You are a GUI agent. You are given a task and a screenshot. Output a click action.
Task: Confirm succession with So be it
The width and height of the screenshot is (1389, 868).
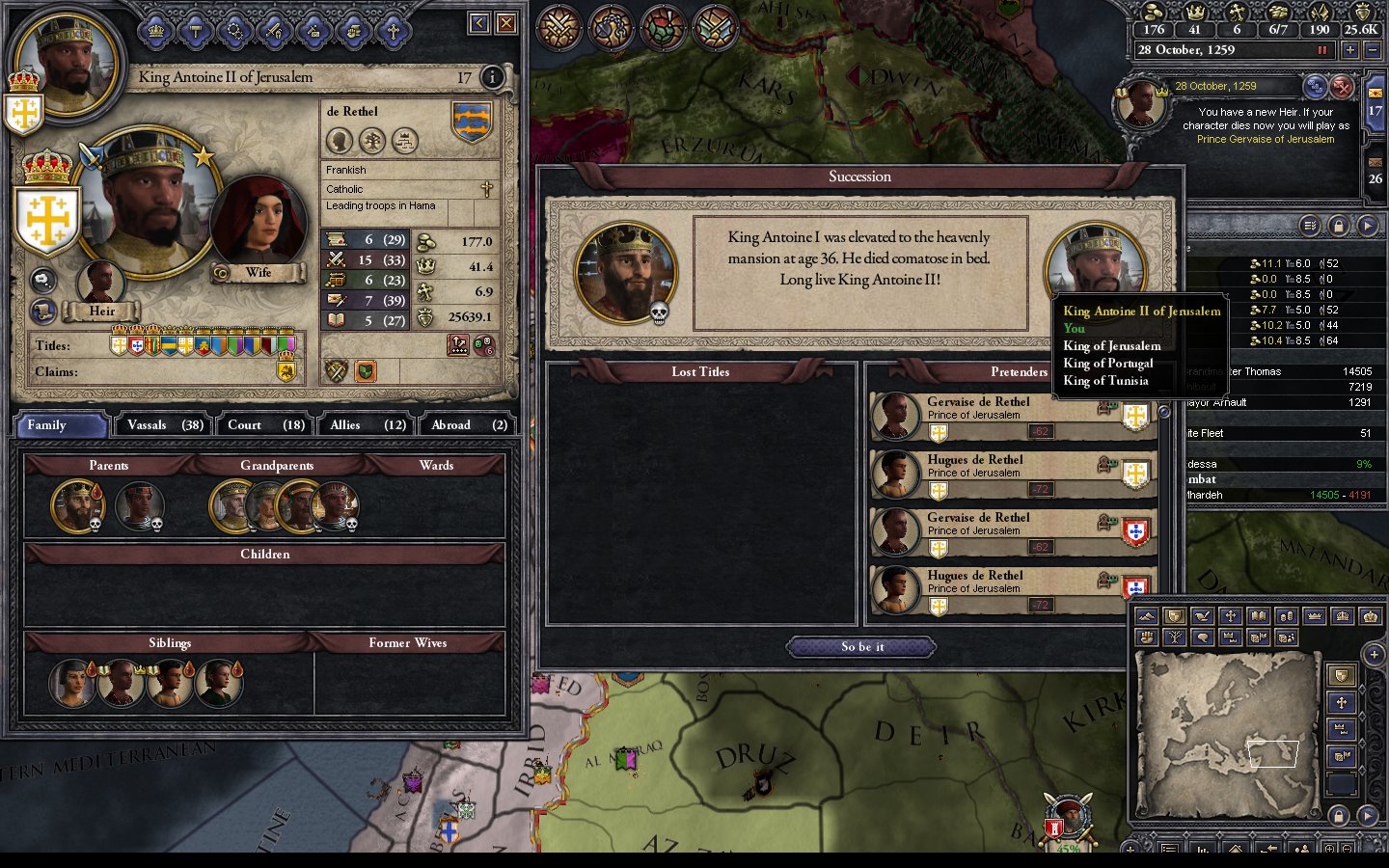click(x=862, y=647)
